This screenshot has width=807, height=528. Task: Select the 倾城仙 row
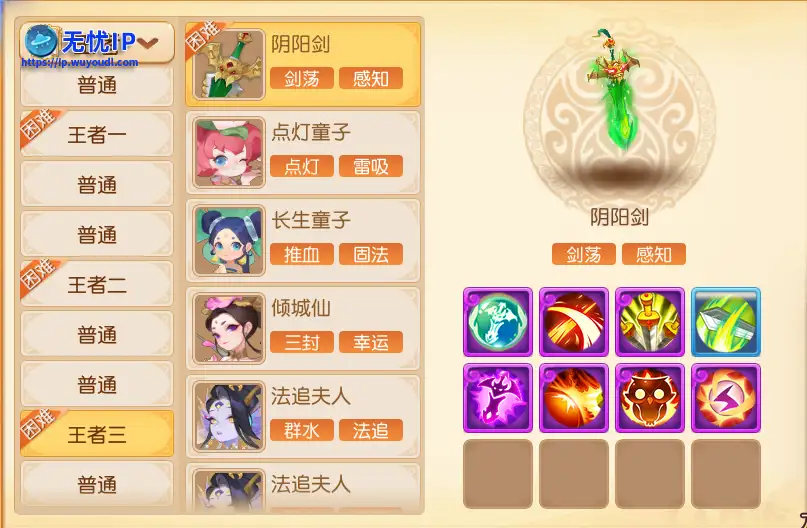click(x=303, y=328)
